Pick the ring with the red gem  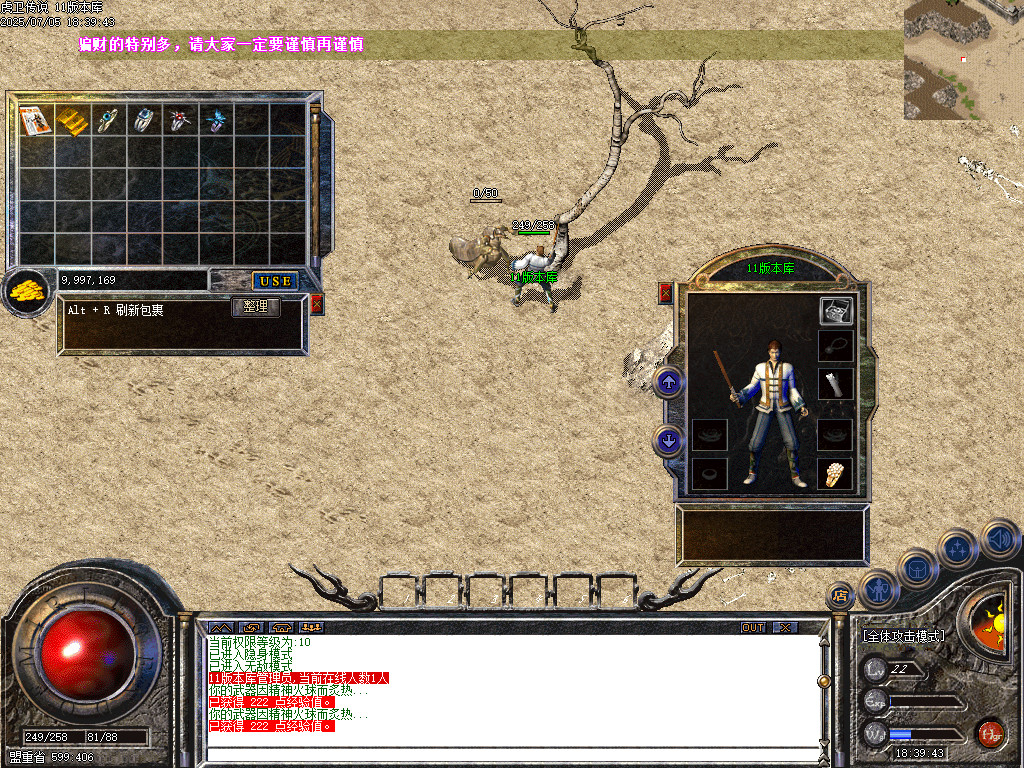(x=180, y=121)
